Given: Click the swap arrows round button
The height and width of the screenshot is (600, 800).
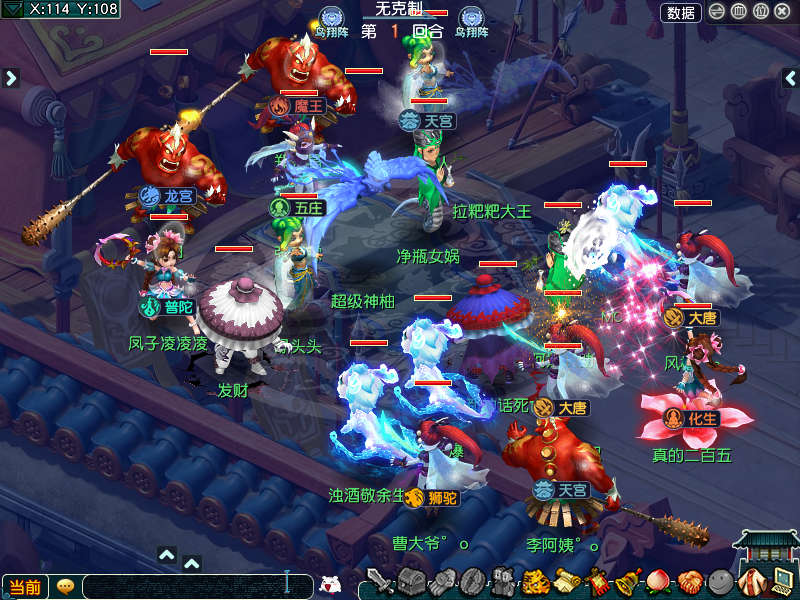Looking at the screenshot, I should pyautogui.click(x=717, y=12).
